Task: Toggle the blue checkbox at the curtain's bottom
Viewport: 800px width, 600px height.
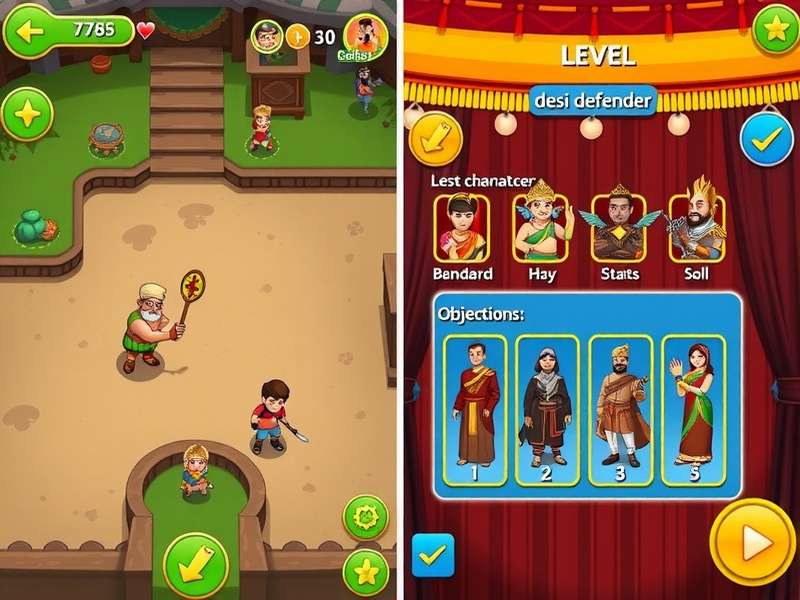Action: [433, 555]
